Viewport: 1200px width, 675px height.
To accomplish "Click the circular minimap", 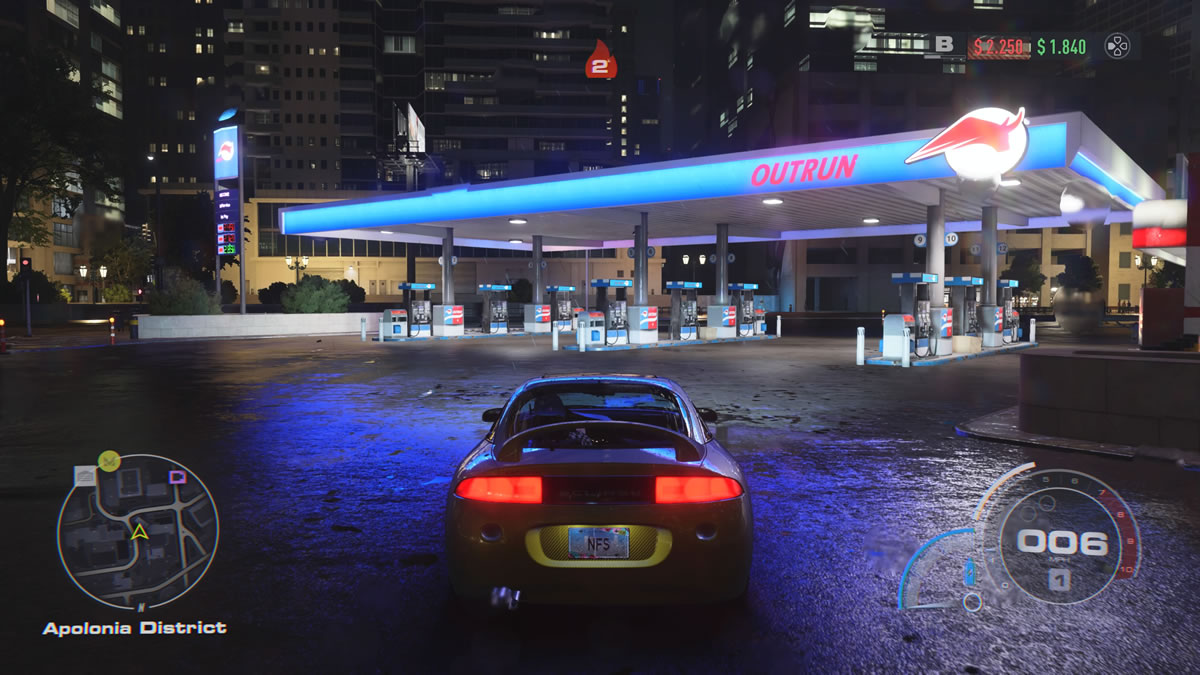I will (138, 531).
